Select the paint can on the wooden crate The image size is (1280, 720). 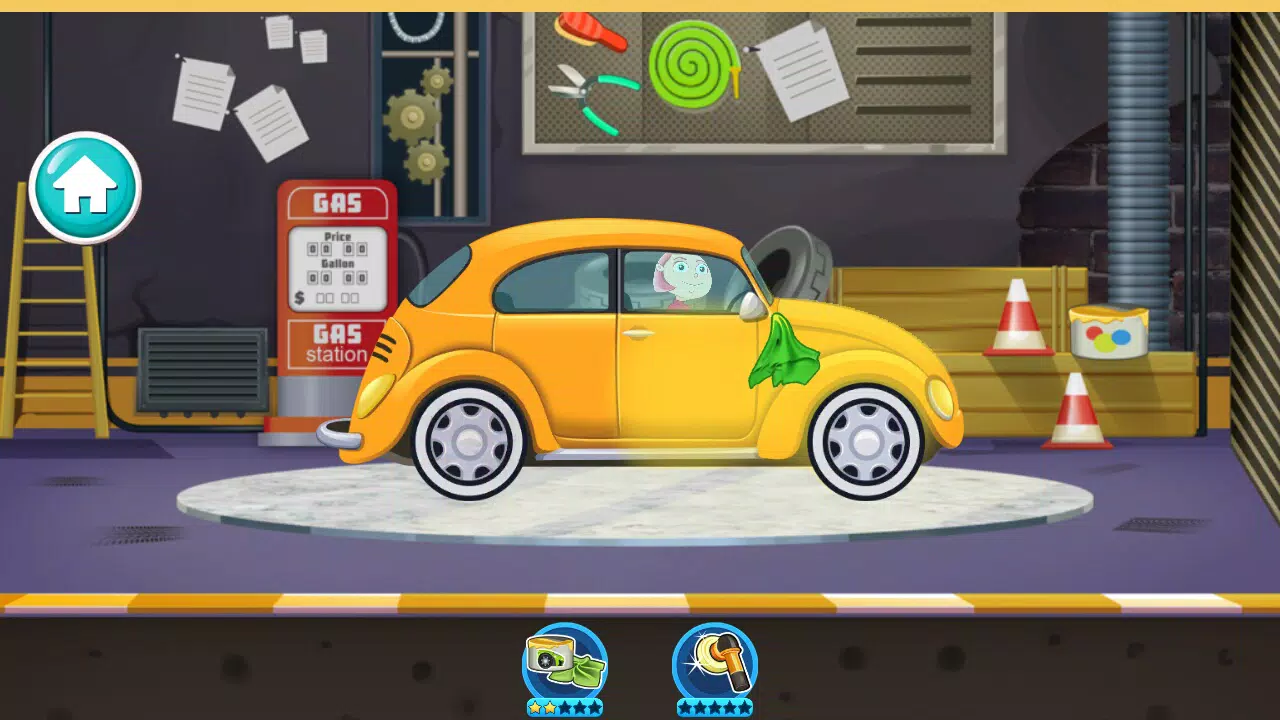click(x=1110, y=330)
